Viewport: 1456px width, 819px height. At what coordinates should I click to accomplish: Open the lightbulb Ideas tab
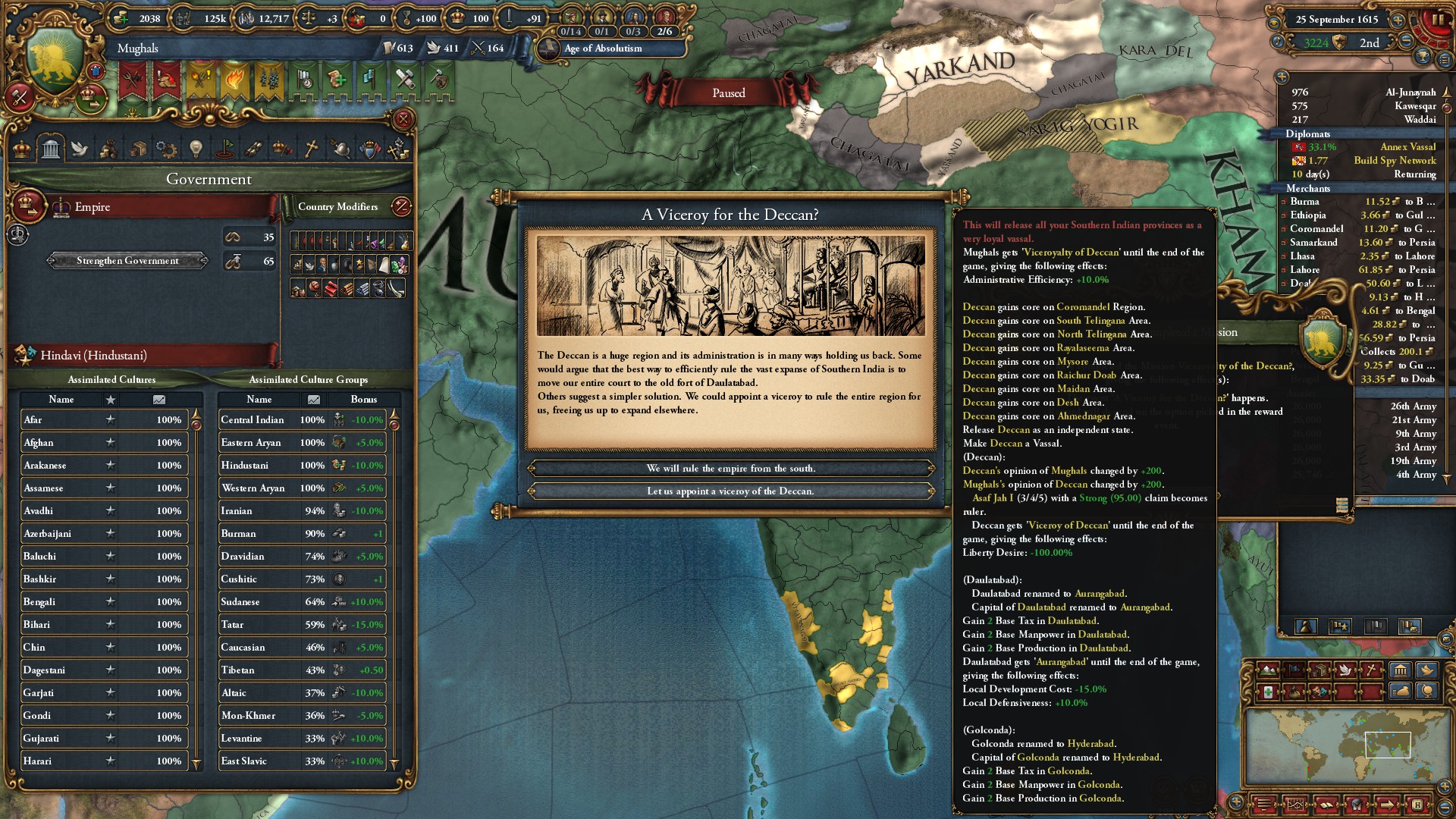196,149
